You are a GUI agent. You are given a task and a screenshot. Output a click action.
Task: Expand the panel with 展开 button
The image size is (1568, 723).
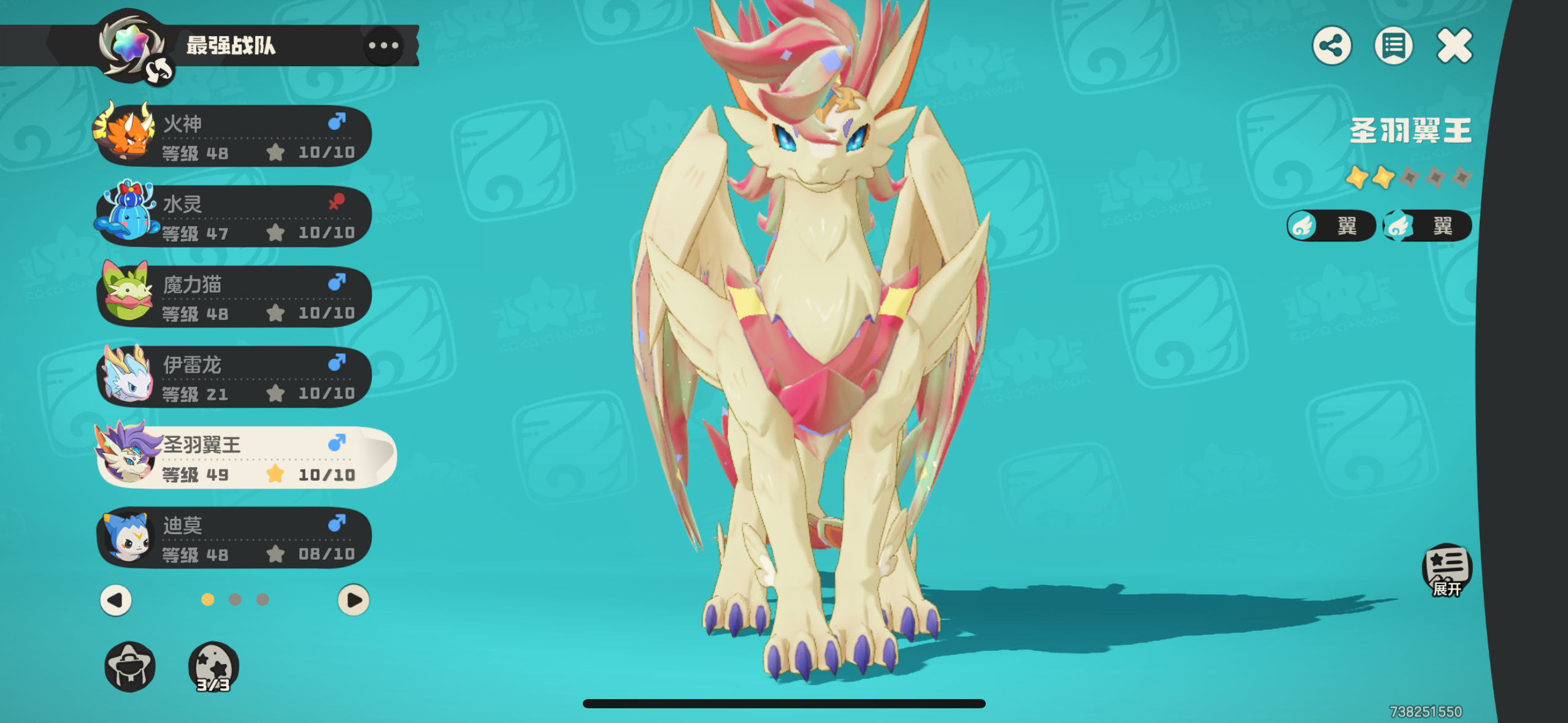coord(1447,570)
